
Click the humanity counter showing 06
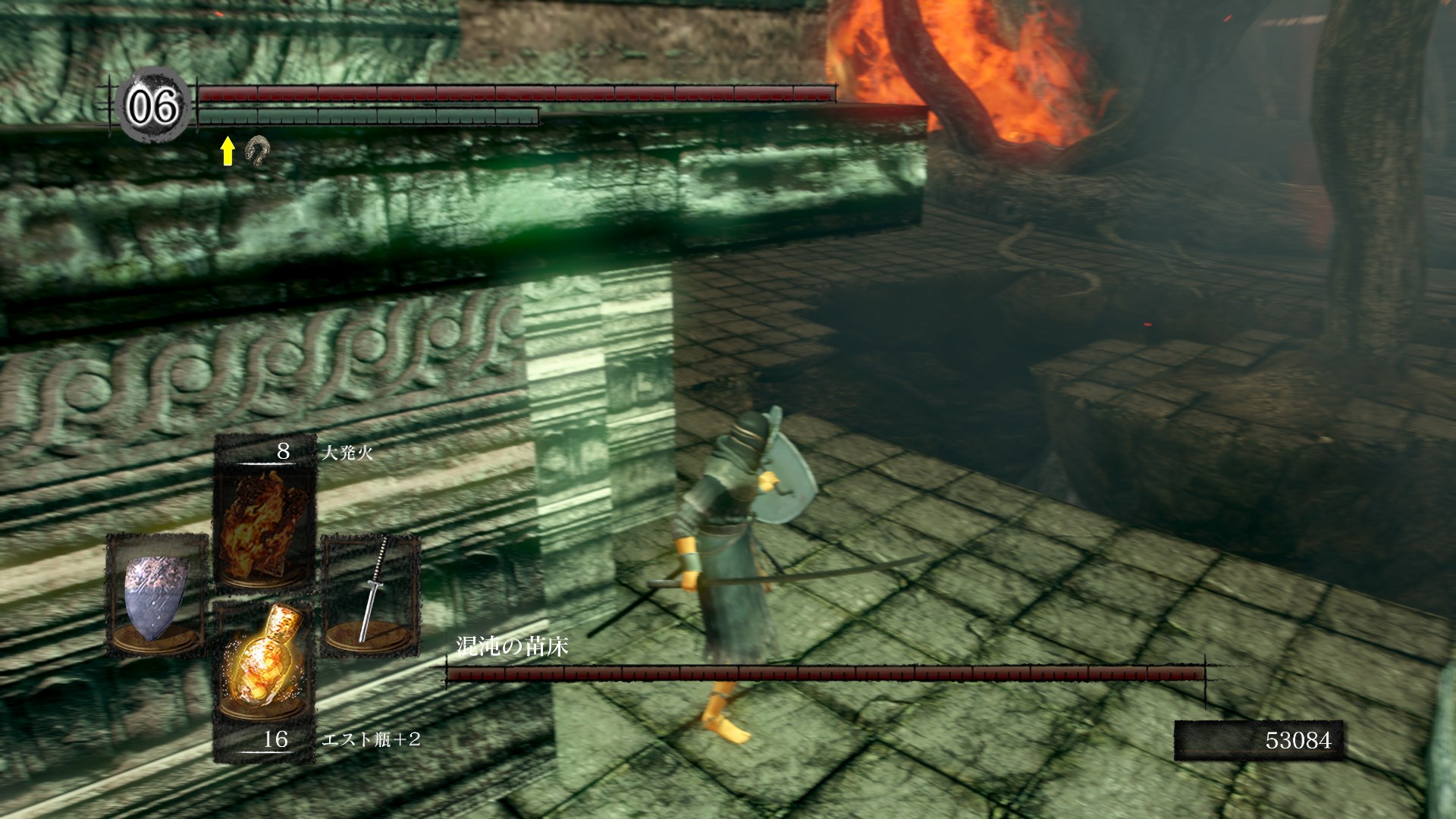tap(154, 106)
